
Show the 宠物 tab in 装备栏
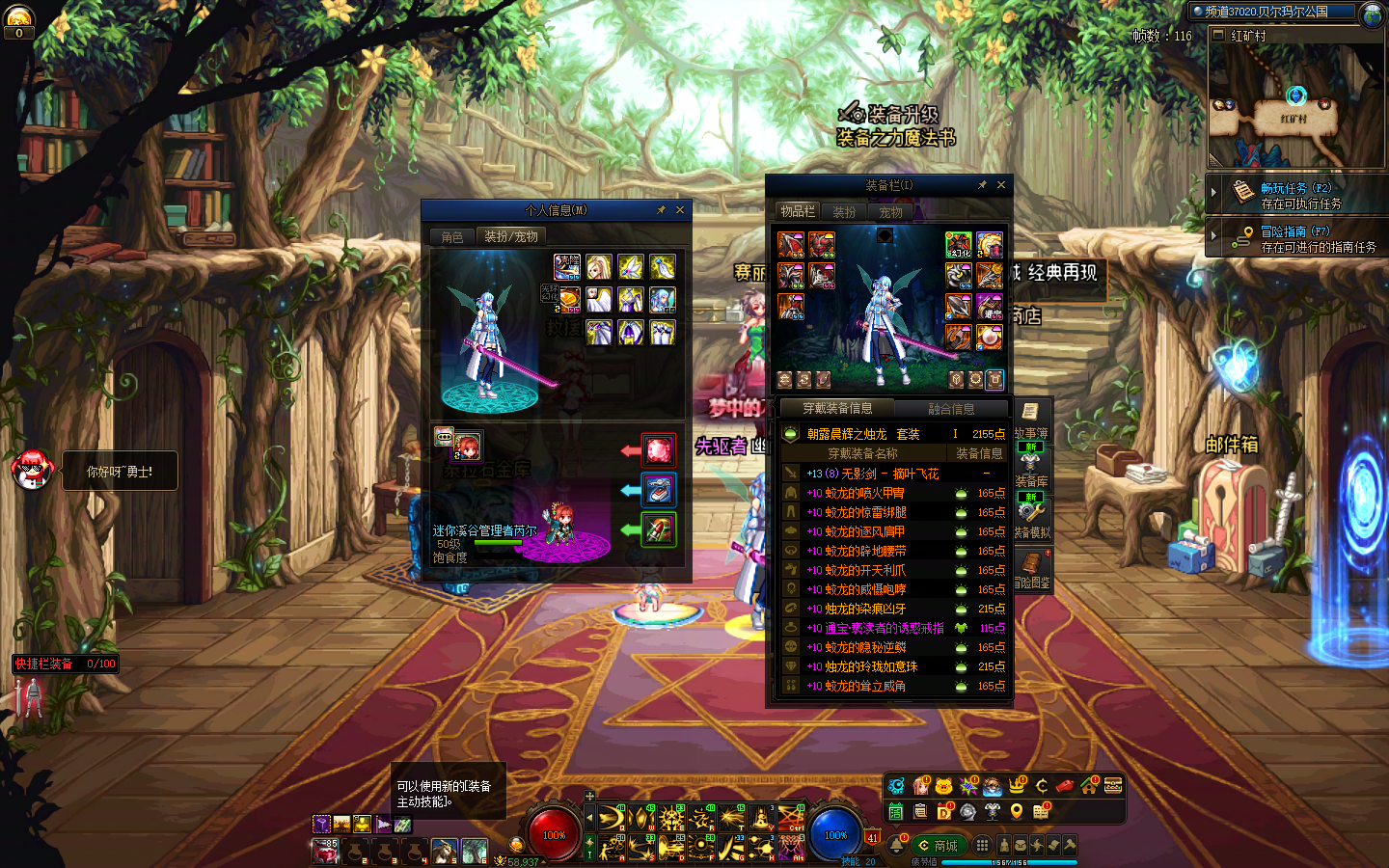click(890, 212)
